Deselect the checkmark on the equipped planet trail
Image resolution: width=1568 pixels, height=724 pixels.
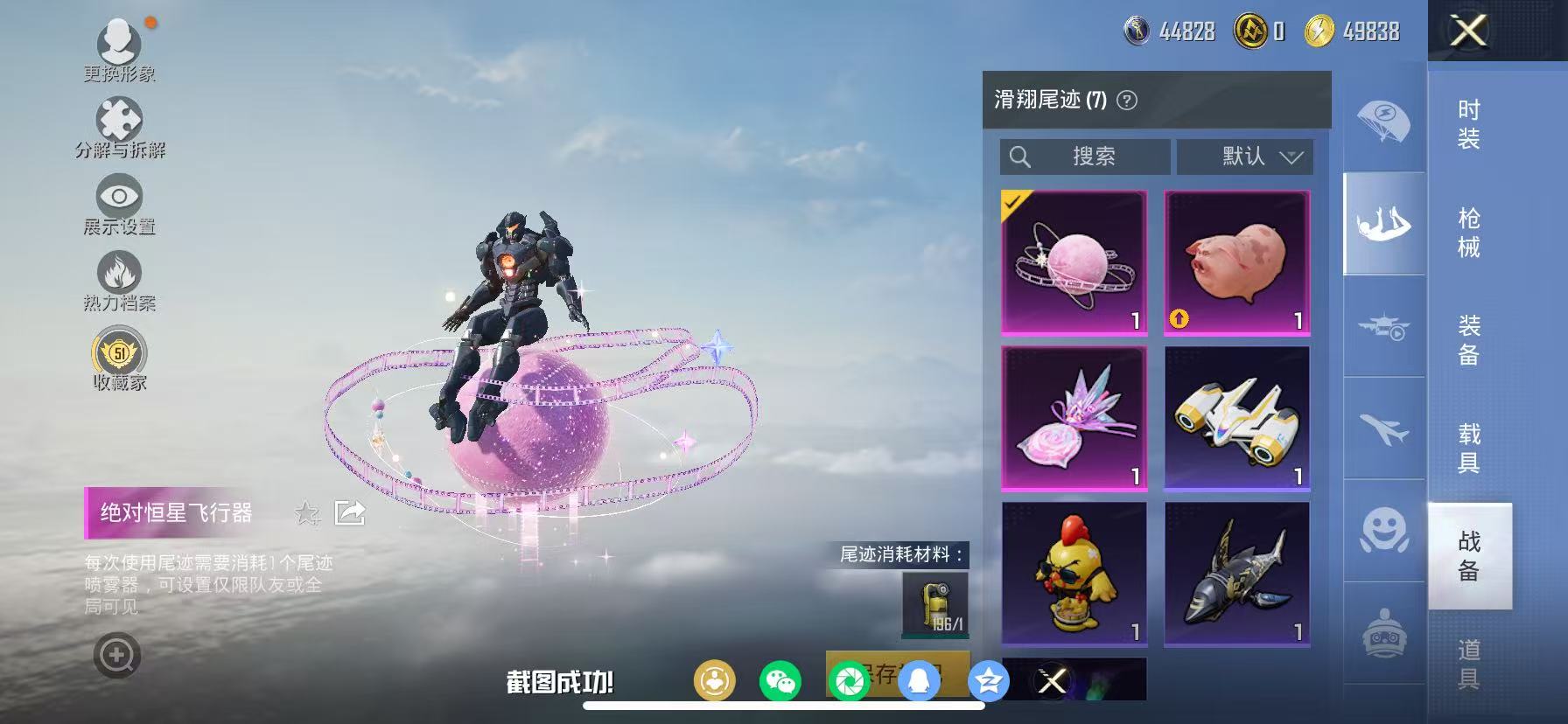(1015, 205)
